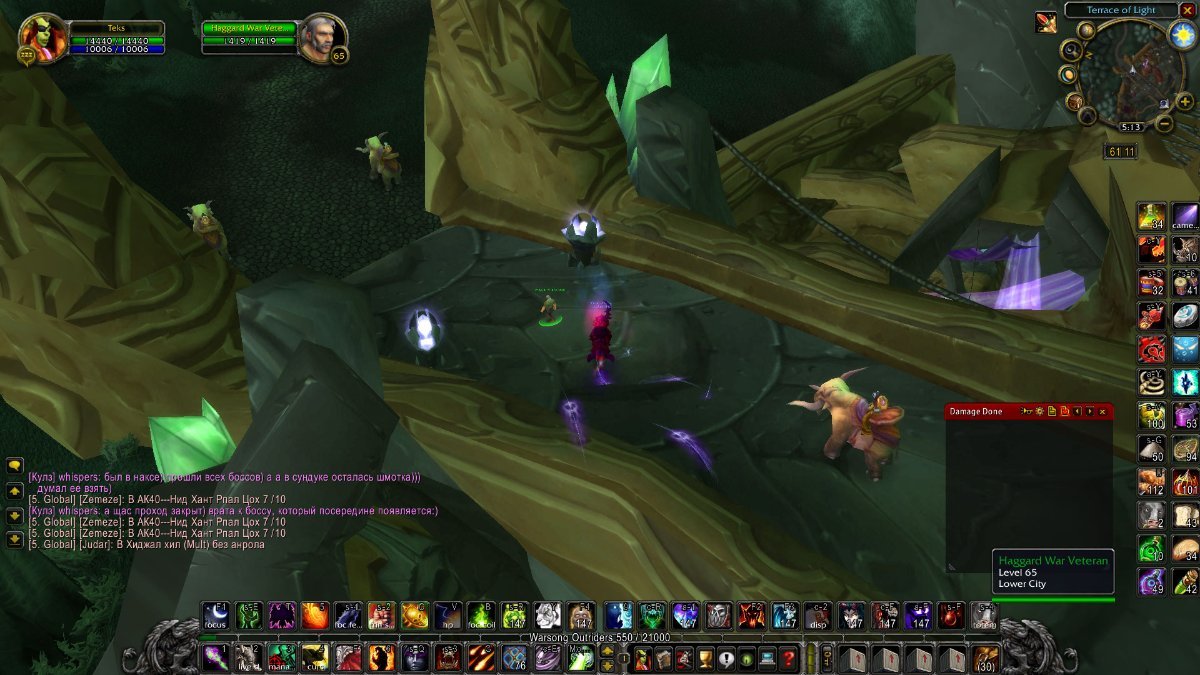Open the red question mark help button
The width and height of the screenshot is (1200, 675).
pyautogui.click(x=789, y=658)
